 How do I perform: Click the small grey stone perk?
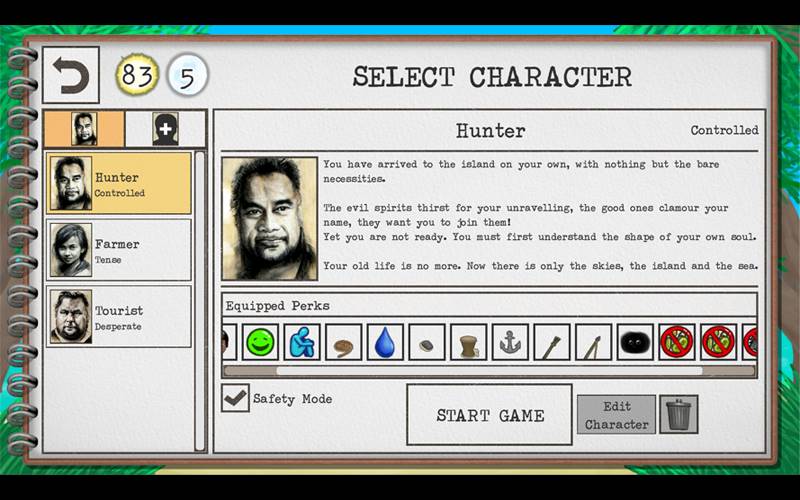(x=427, y=342)
